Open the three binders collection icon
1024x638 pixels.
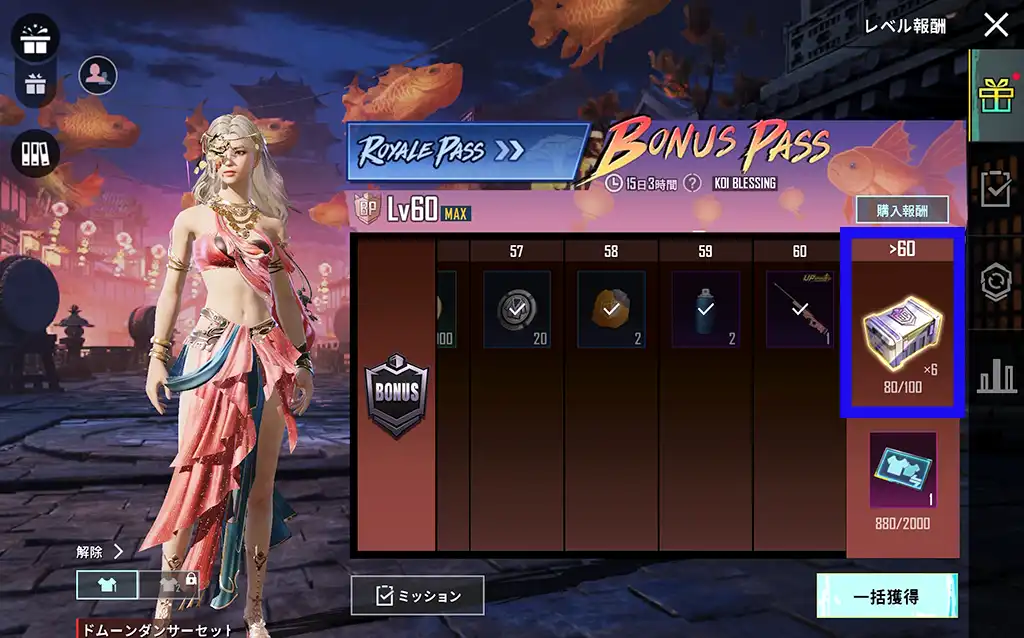tap(36, 153)
